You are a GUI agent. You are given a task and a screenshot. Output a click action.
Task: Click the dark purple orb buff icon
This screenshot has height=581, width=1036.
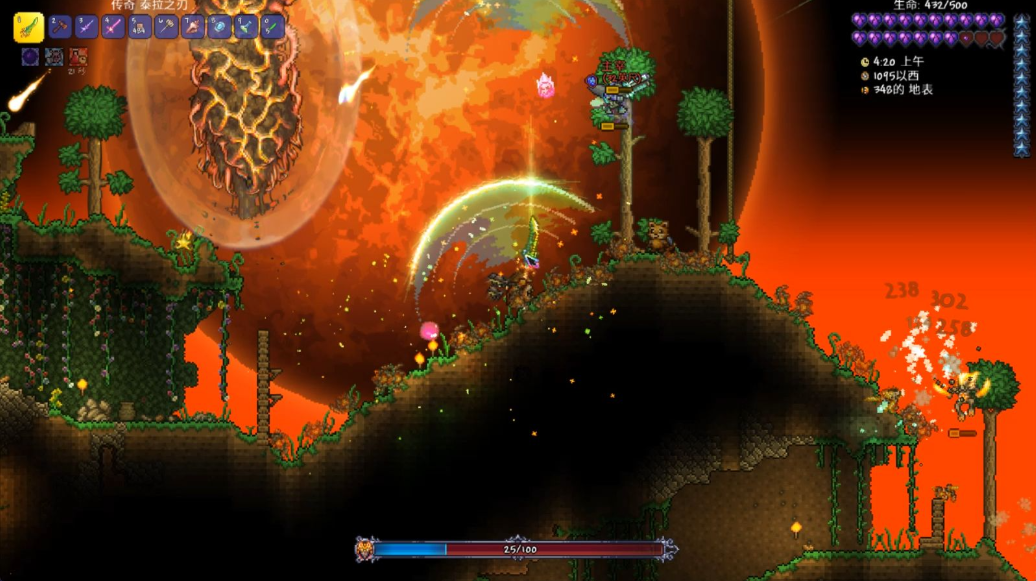coord(30,57)
